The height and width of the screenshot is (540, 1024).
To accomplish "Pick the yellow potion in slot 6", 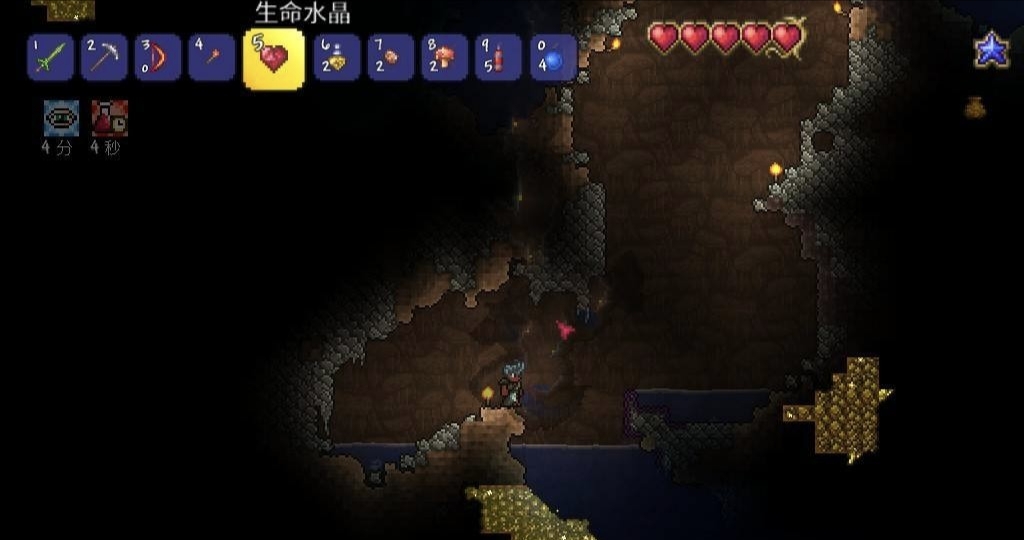I will (337, 57).
